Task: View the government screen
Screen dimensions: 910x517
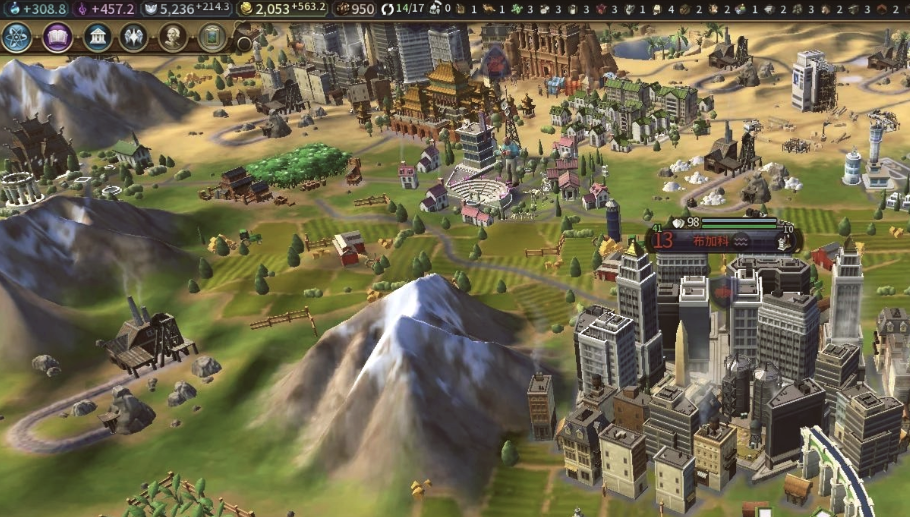Action: (x=98, y=38)
